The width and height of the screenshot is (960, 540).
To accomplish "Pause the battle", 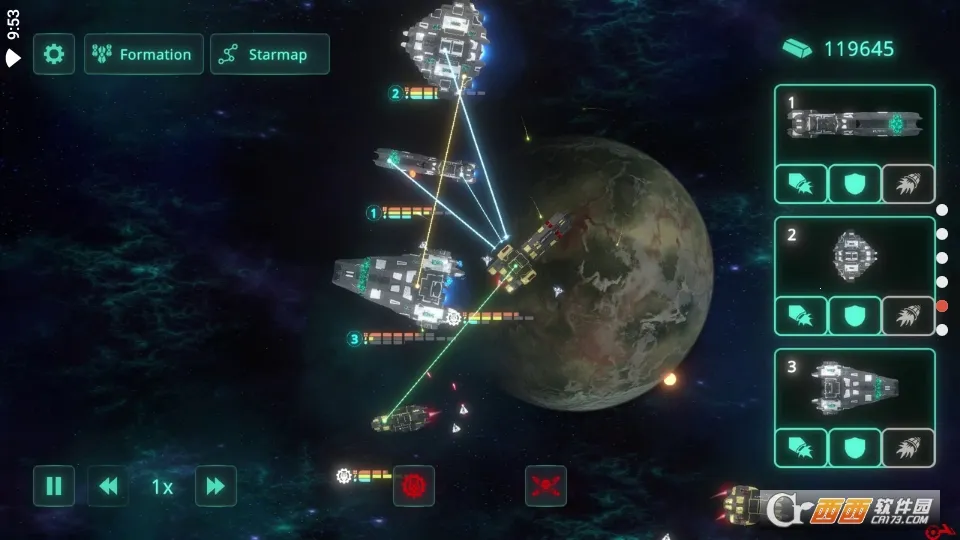I will coord(54,486).
